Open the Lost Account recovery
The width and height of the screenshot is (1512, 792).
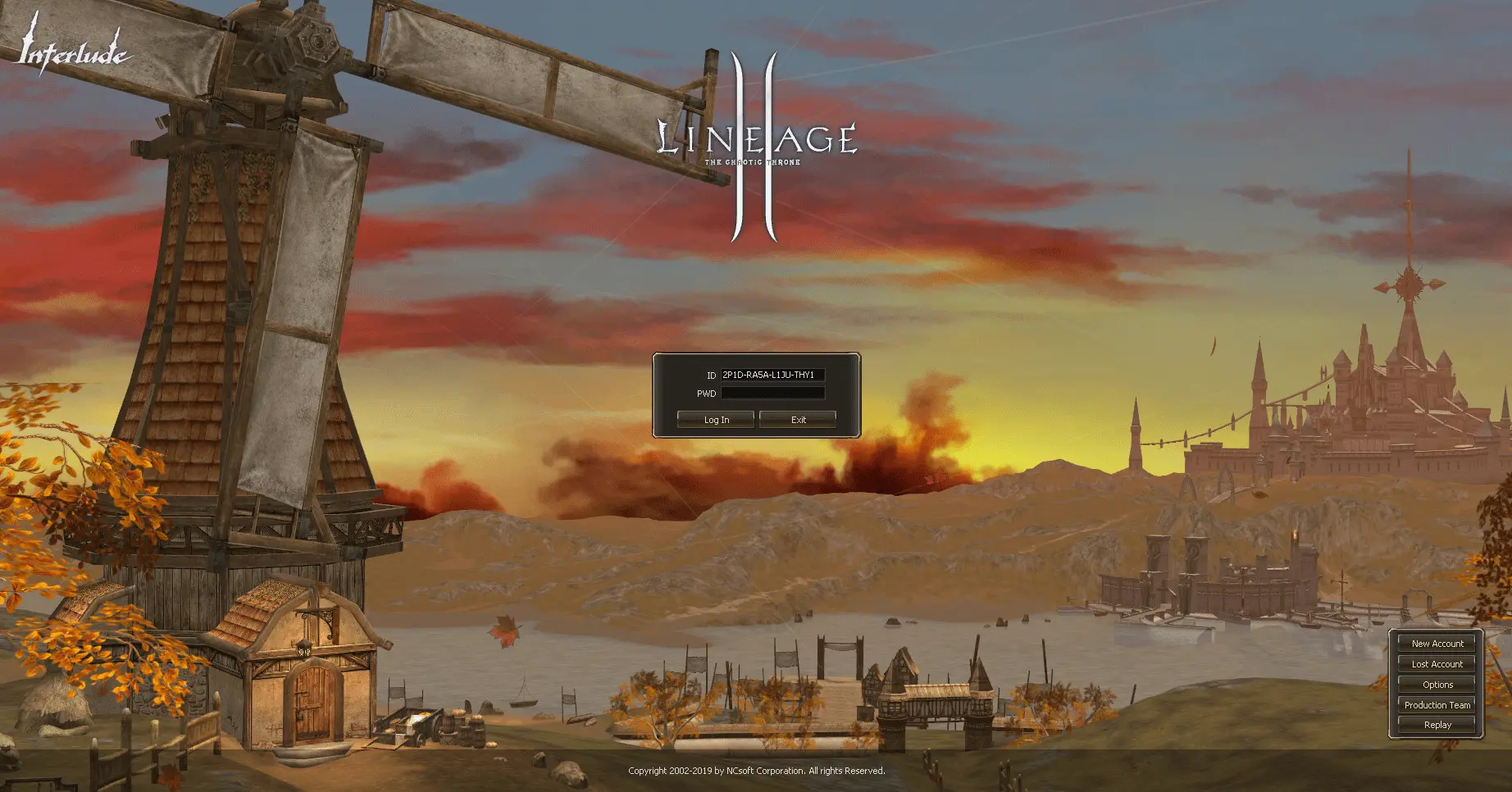(x=1437, y=664)
